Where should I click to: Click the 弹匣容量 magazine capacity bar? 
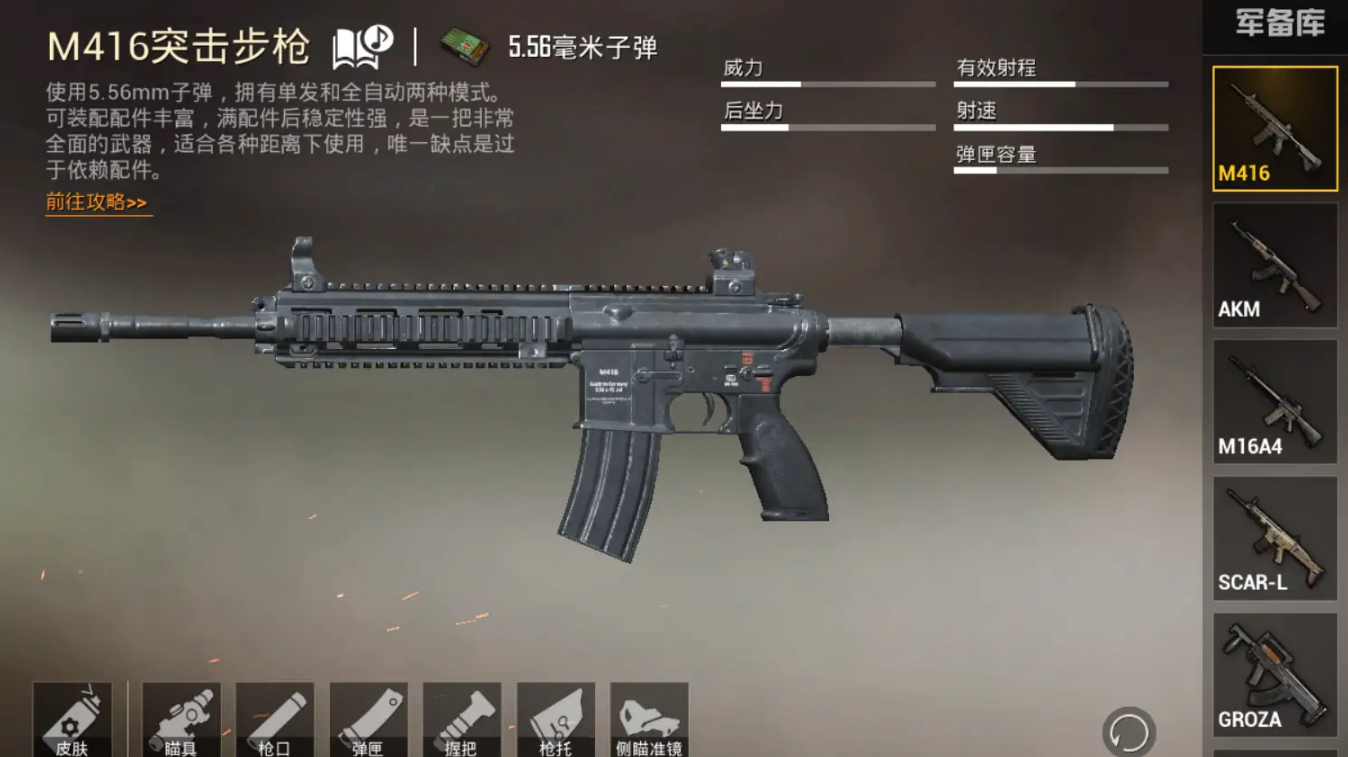click(x=1060, y=170)
